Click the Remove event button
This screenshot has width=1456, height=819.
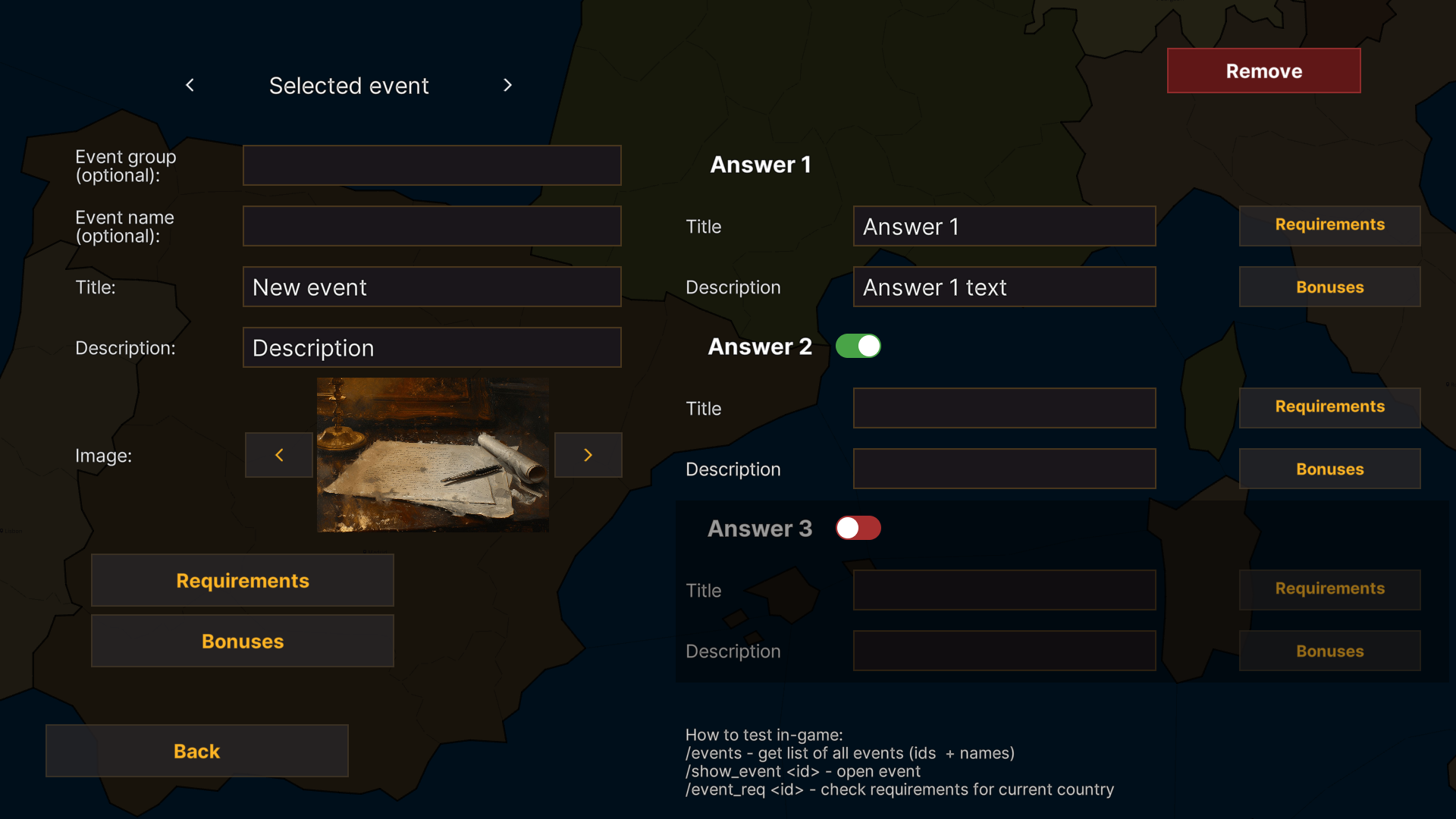(1263, 71)
